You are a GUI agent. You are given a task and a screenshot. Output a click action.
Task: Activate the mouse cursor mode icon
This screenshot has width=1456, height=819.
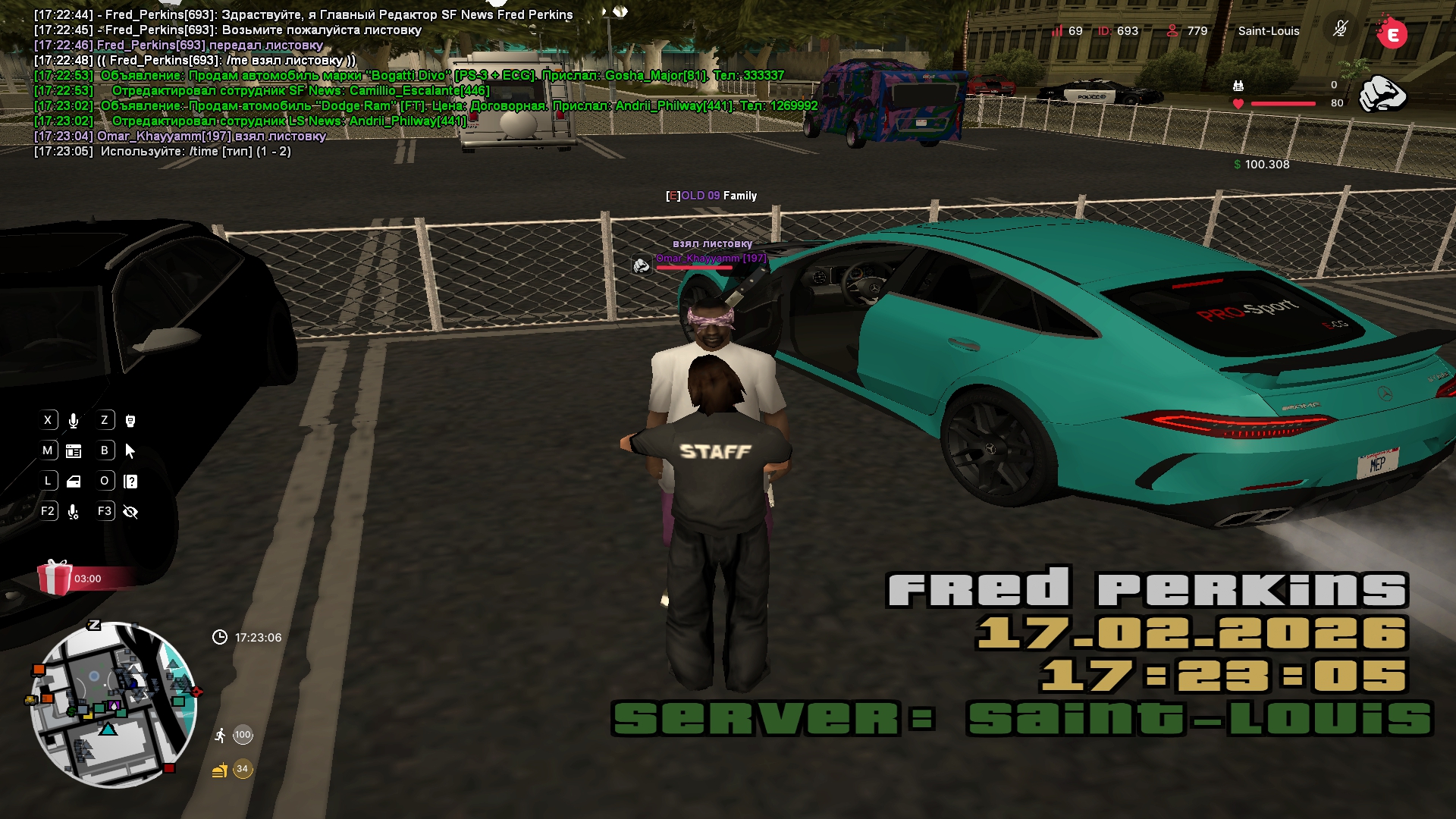[x=130, y=451]
